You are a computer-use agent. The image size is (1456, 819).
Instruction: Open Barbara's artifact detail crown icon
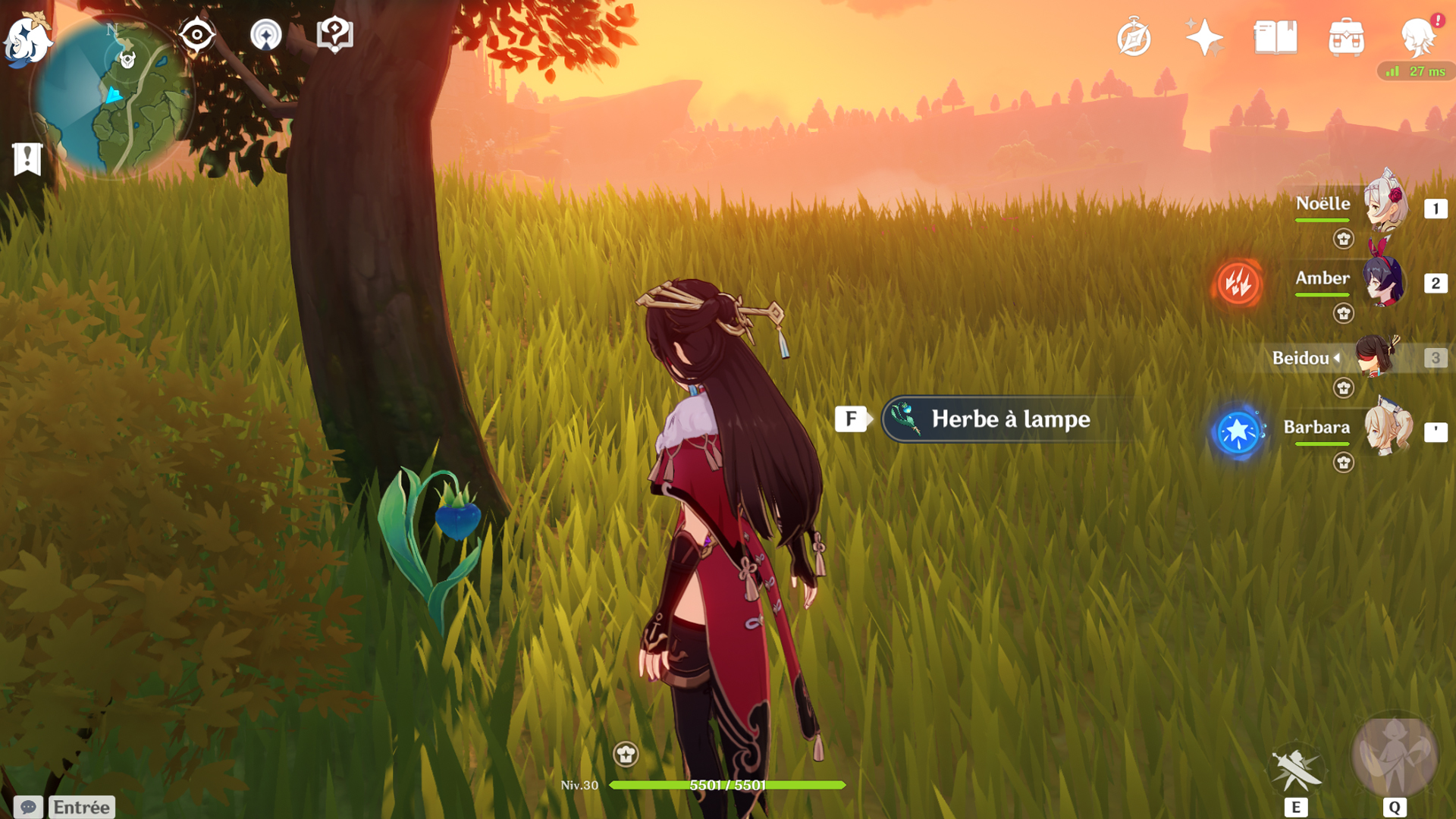pyautogui.click(x=1345, y=460)
